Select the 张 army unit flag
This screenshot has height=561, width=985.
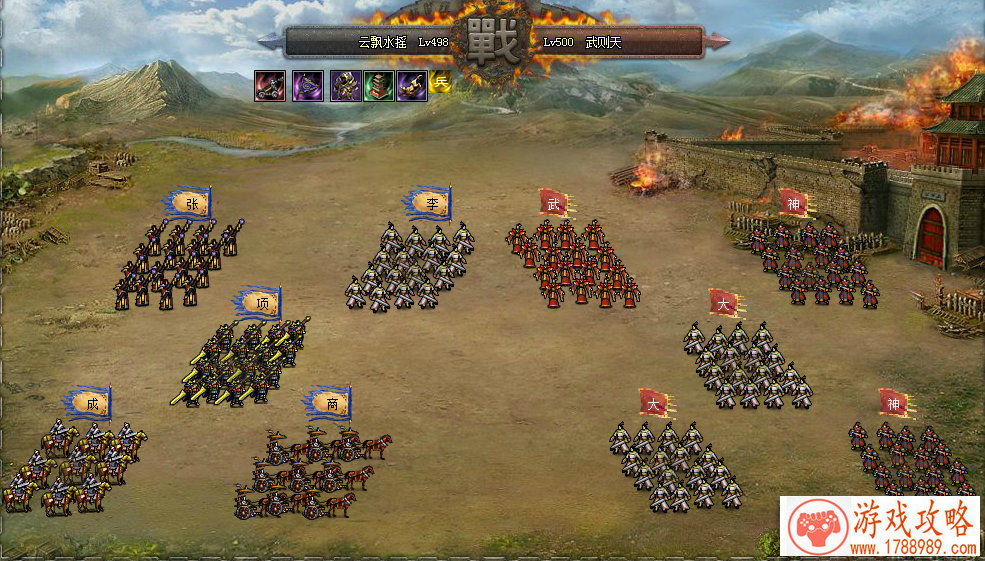point(191,204)
